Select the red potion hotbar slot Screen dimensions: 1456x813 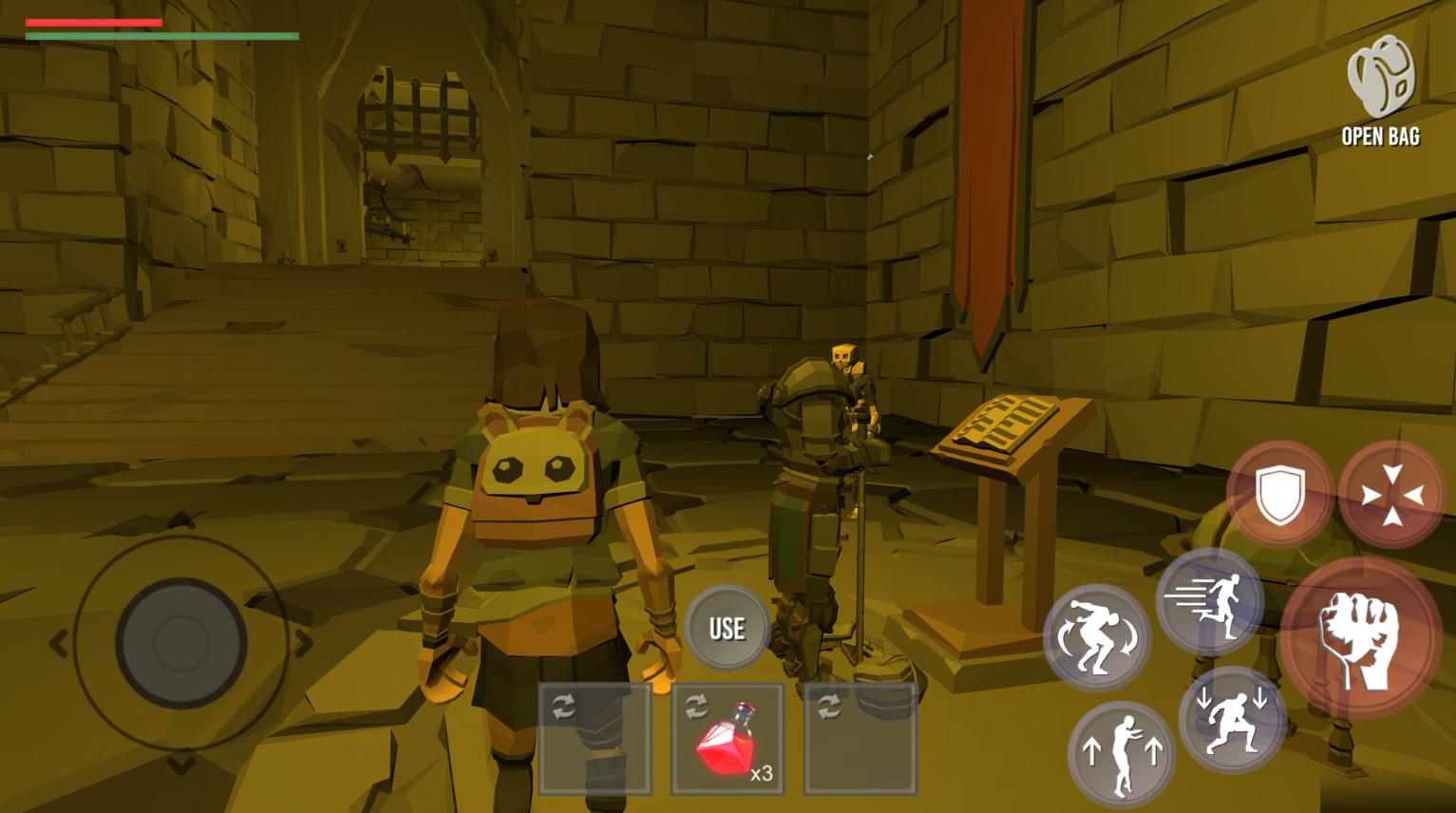pos(728,739)
